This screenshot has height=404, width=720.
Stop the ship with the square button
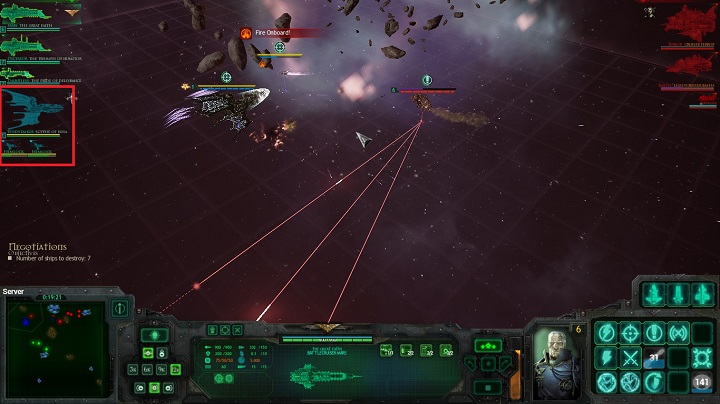click(x=488, y=387)
